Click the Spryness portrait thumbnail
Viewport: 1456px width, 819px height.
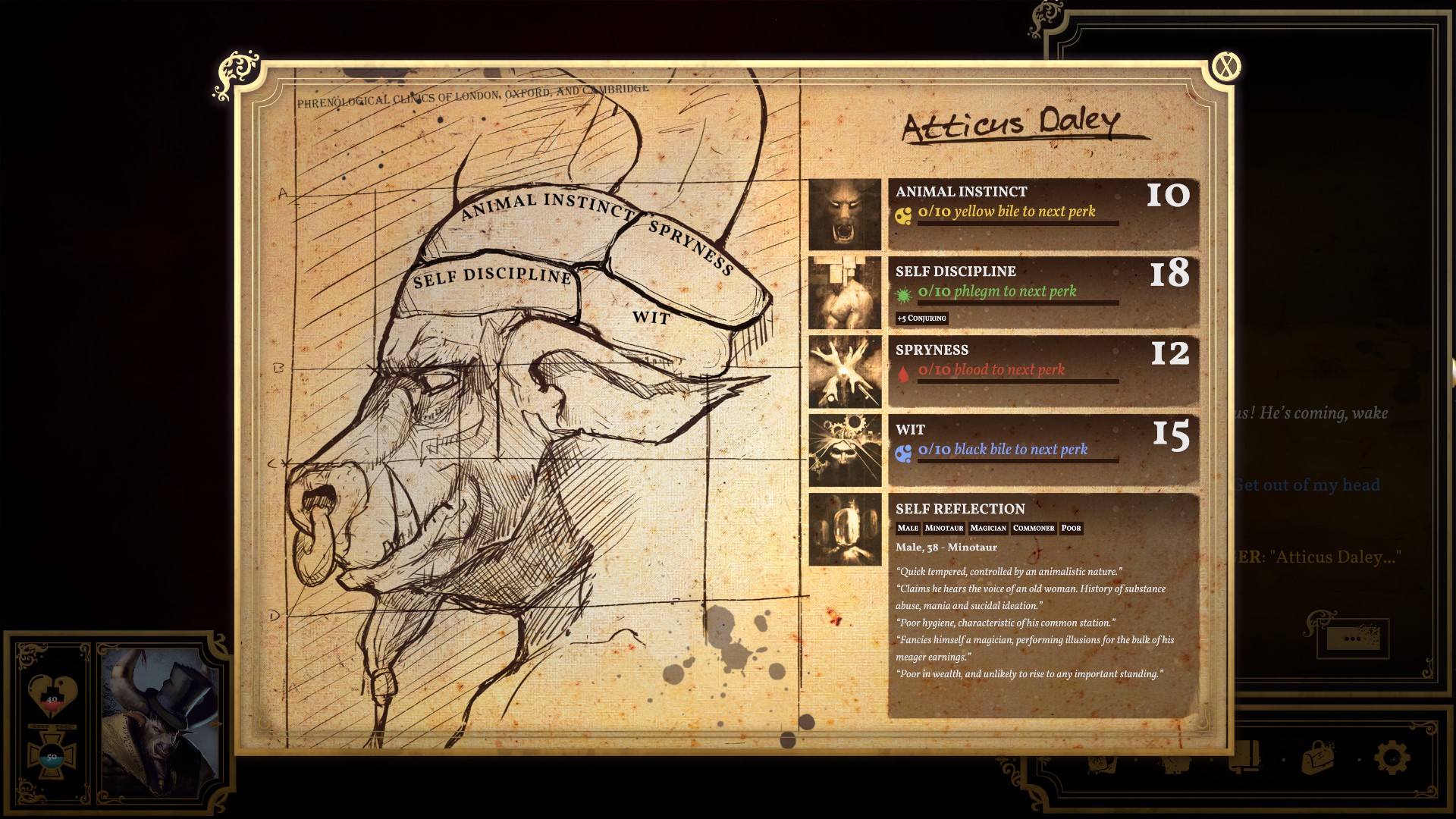point(845,372)
